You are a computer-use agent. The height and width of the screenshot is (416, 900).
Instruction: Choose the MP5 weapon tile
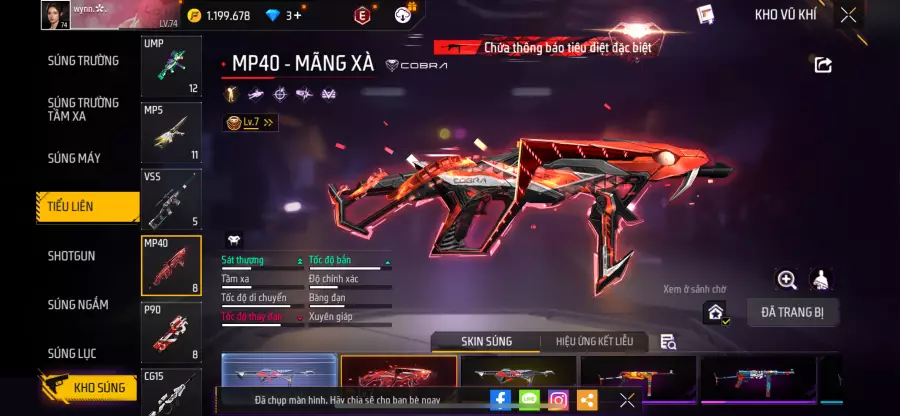(171, 133)
